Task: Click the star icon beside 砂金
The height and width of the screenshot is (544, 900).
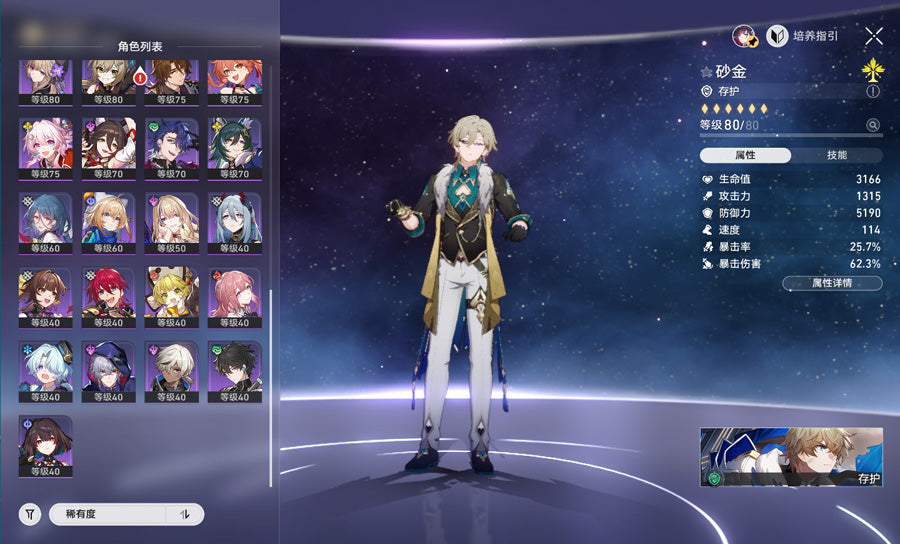Action: tap(706, 72)
